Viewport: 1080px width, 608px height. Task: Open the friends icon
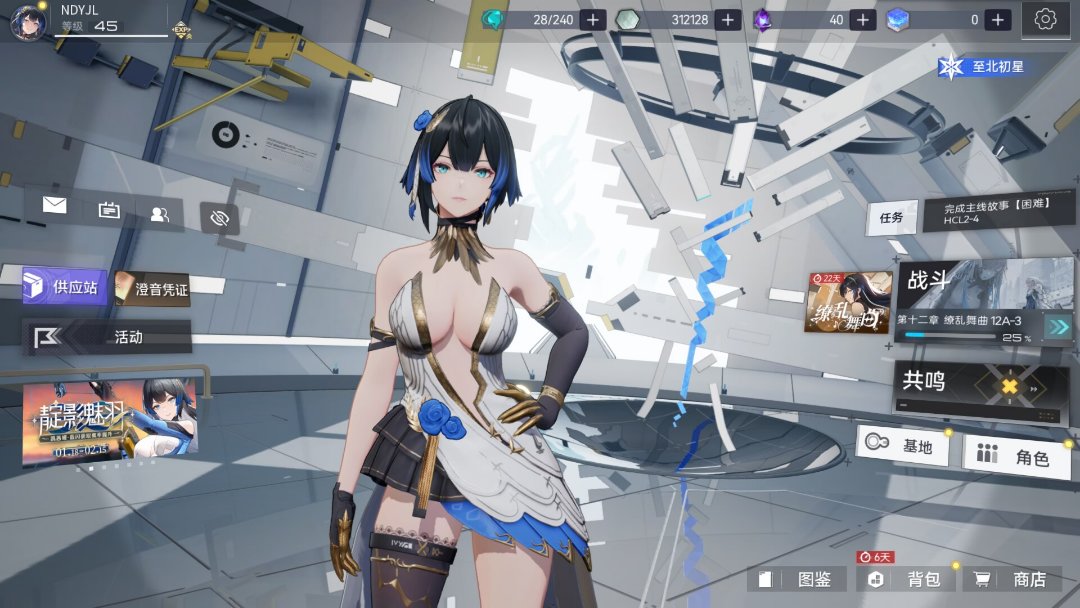coord(160,213)
